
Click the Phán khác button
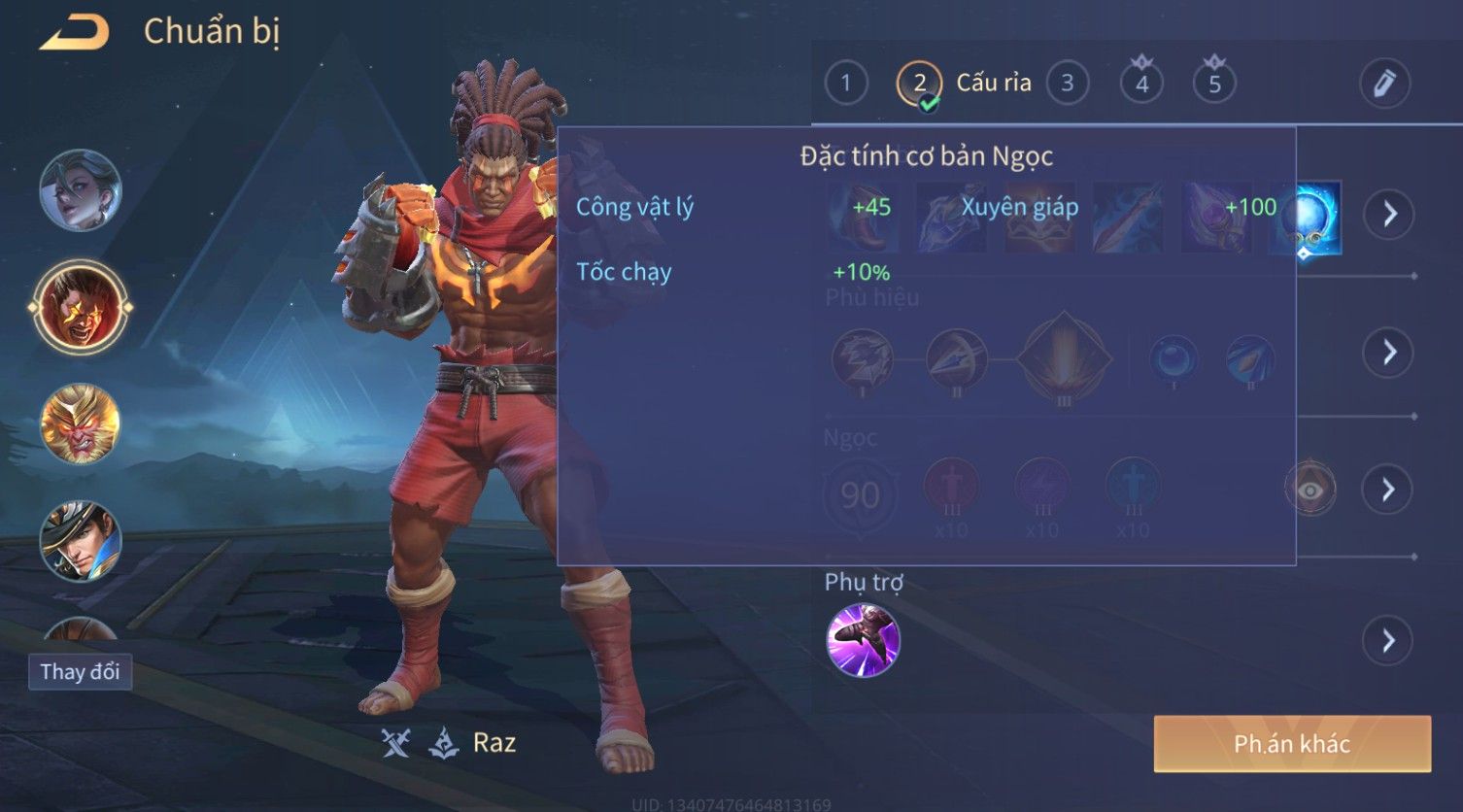click(x=1292, y=744)
